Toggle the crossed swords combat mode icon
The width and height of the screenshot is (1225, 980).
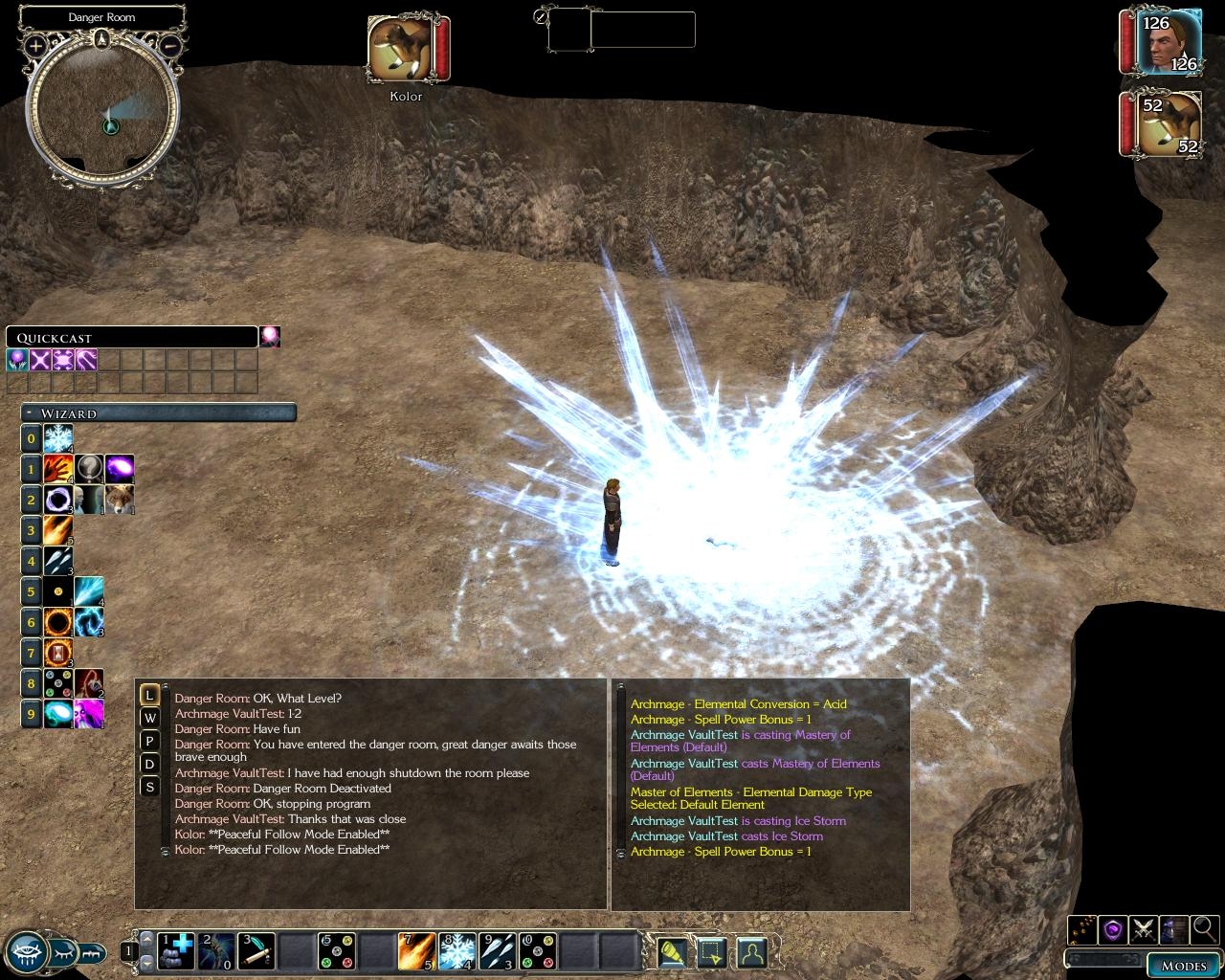pyautogui.click(x=1143, y=928)
